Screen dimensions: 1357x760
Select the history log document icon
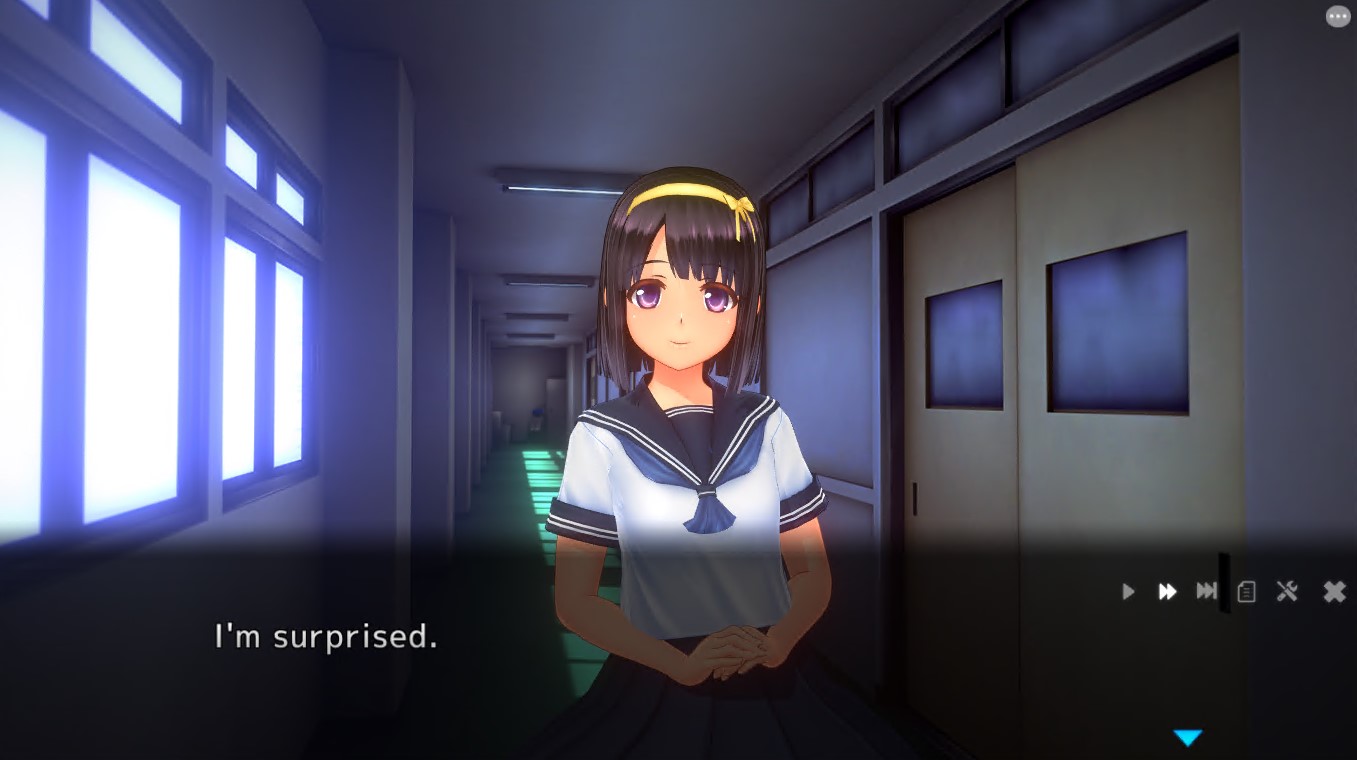click(x=1245, y=591)
